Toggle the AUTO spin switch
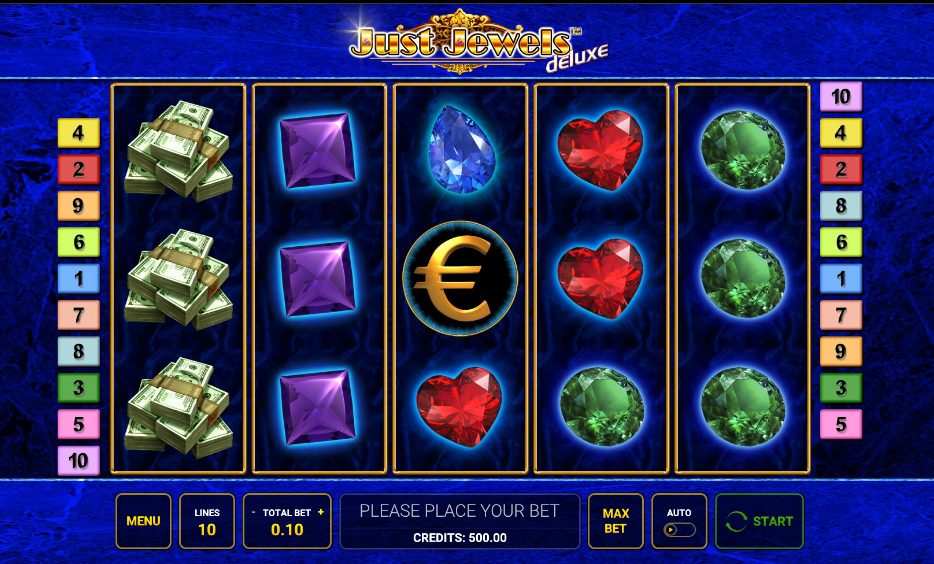This screenshot has height=564, width=934. (x=678, y=530)
